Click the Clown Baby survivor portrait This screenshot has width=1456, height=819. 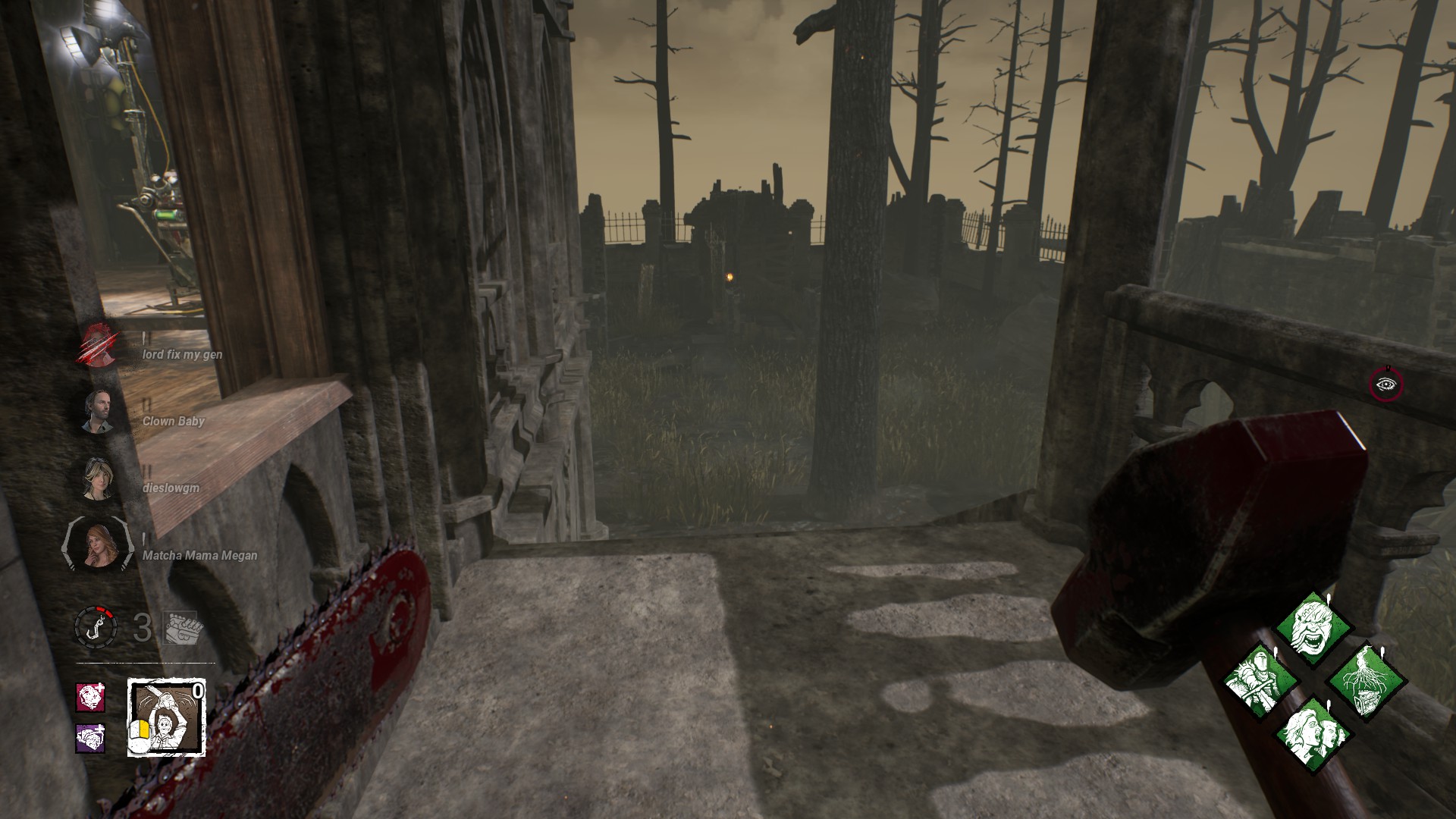[x=98, y=412]
